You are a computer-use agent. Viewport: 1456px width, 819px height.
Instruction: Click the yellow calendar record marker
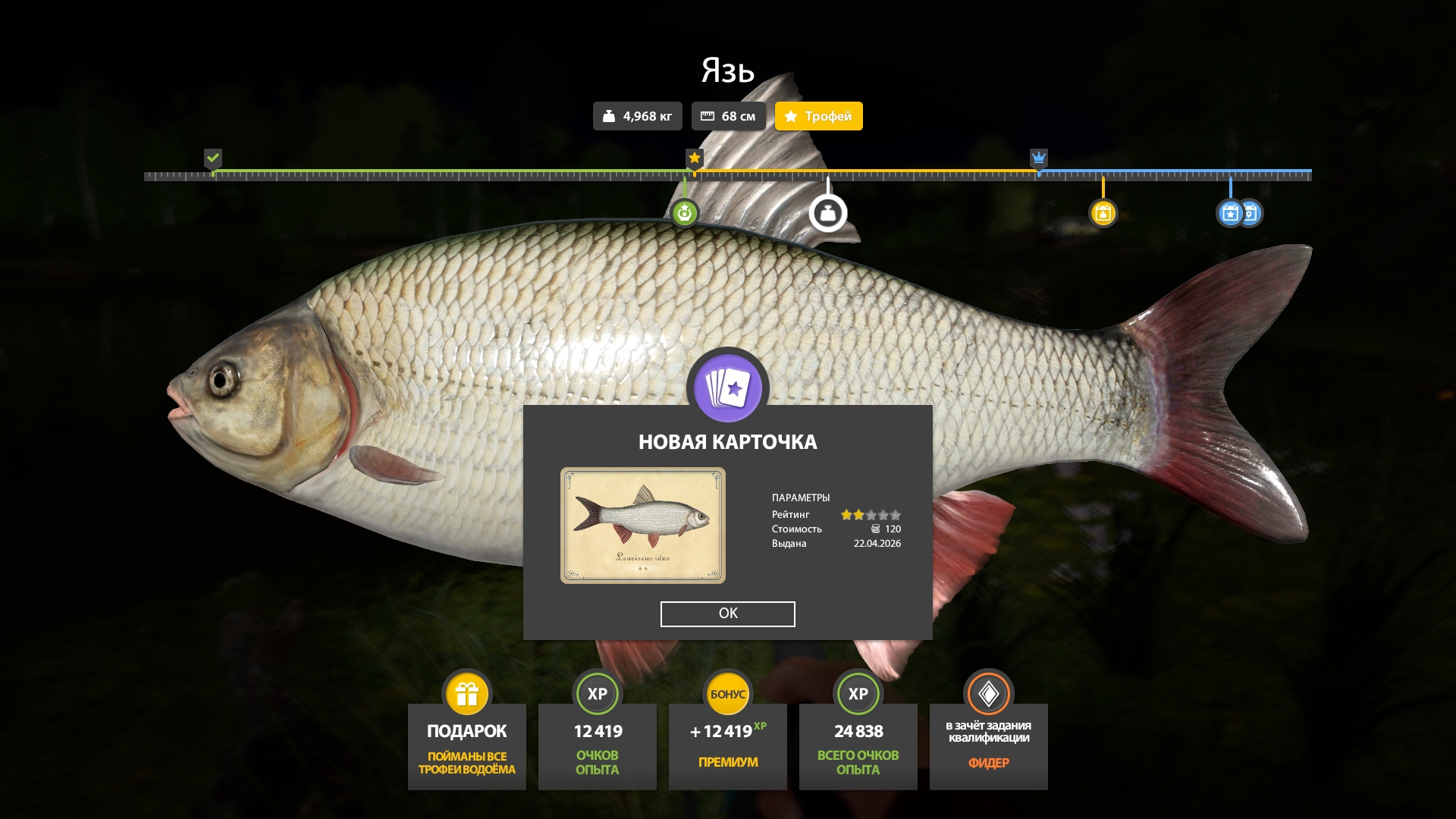tap(1103, 213)
